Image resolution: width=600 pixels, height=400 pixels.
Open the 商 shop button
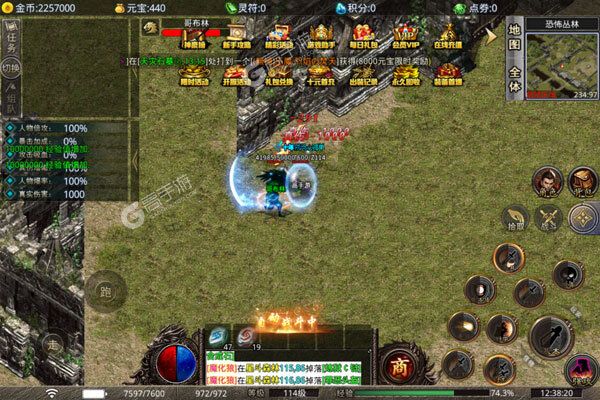tap(399, 364)
